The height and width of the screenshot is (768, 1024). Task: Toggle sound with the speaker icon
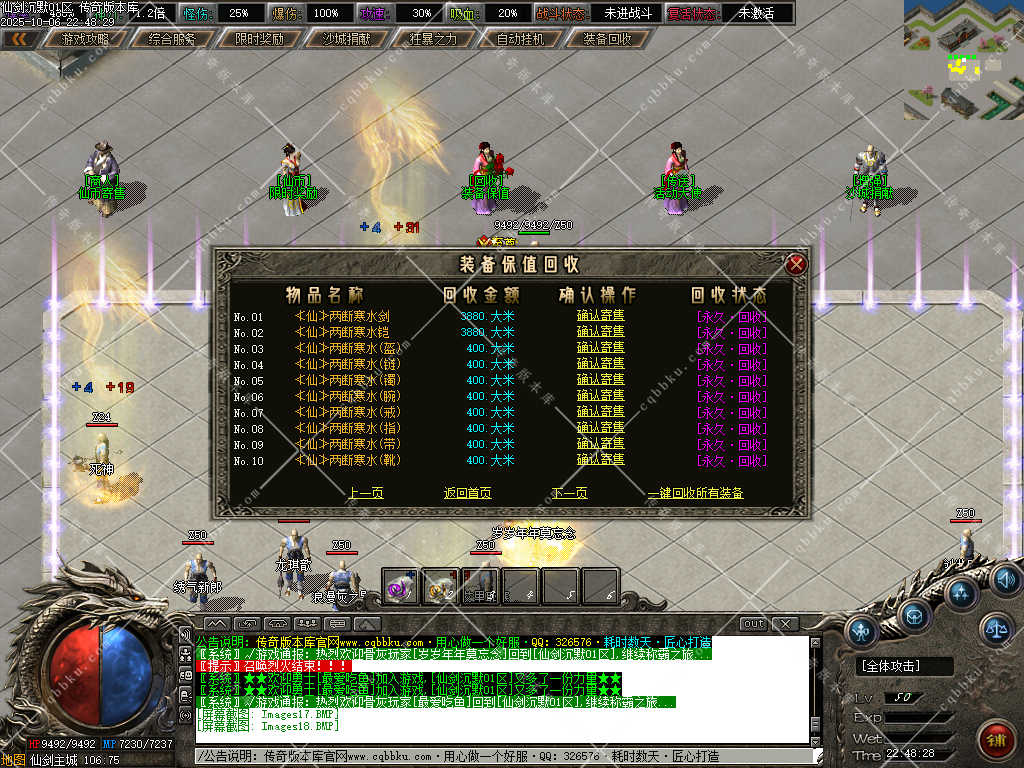1004,578
